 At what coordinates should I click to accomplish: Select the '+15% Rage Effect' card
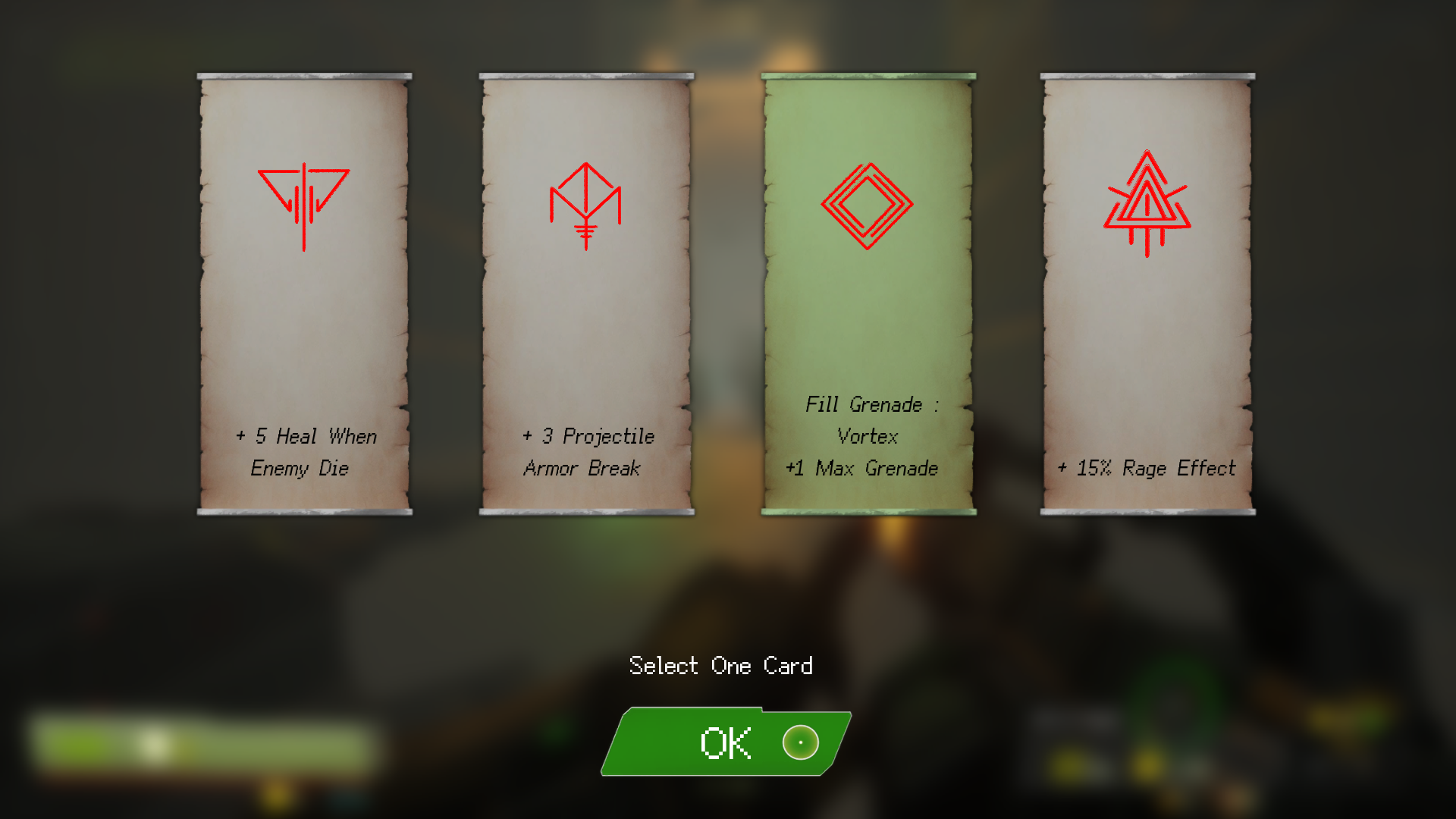[1147, 303]
